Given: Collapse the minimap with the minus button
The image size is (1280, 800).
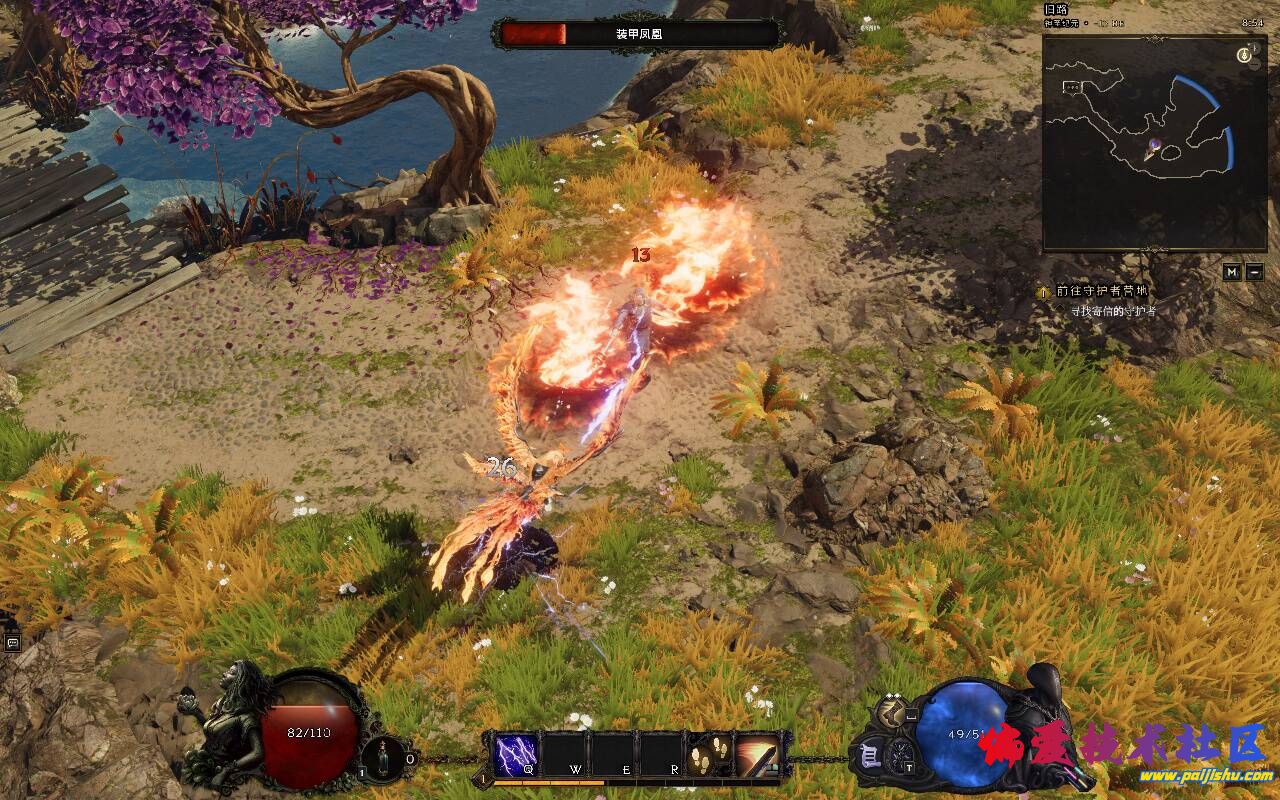Looking at the screenshot, I should (x=1255, y=272).
